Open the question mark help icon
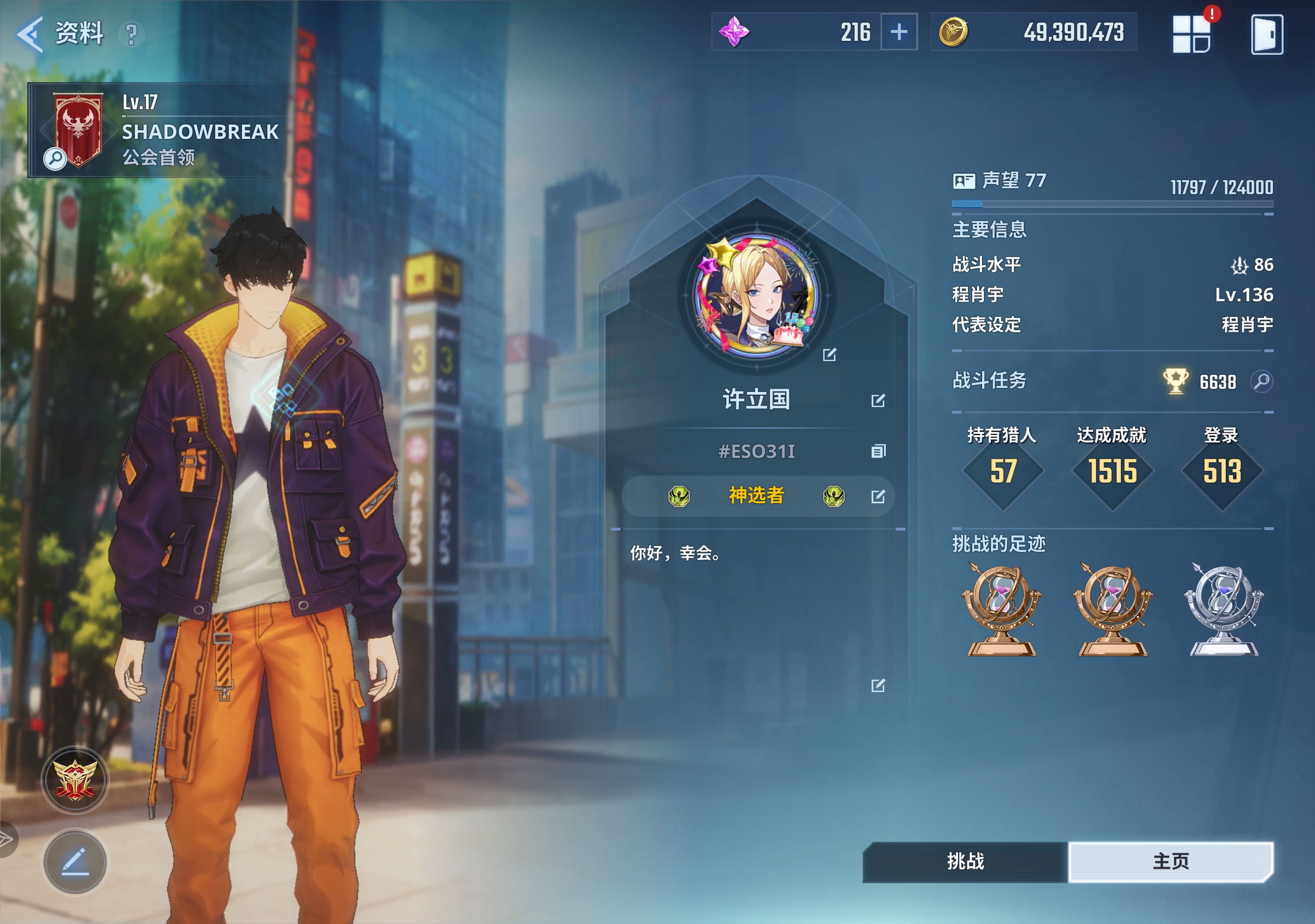The width and height of the screenshot is (1315, 924). (x=131, y=34)
